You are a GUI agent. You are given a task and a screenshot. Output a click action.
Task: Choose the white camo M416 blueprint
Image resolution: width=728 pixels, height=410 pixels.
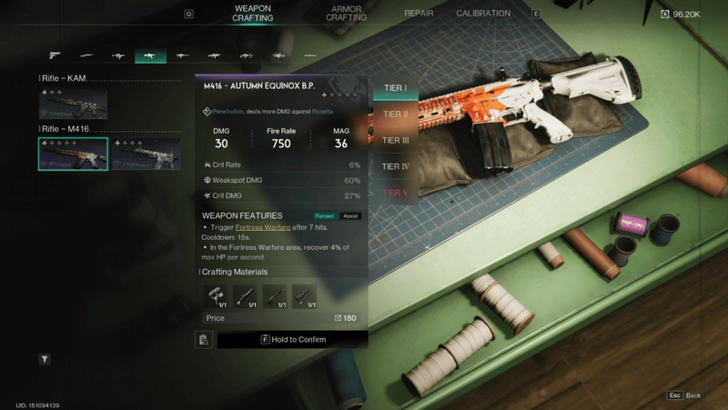pos(145,154)
